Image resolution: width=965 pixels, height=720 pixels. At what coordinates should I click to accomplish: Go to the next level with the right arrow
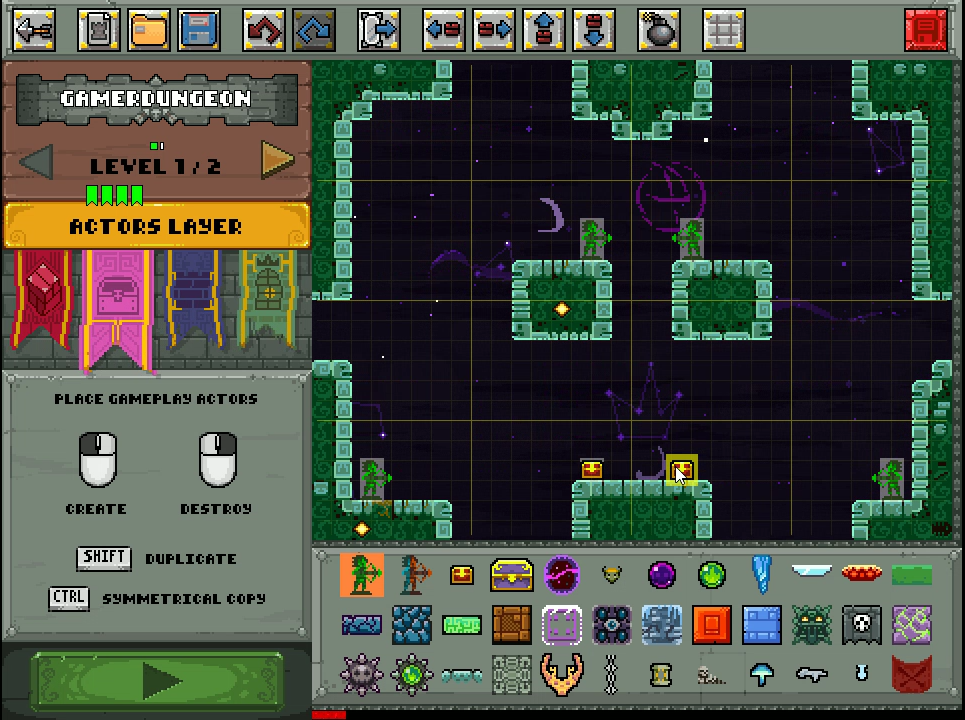point(277,159)
